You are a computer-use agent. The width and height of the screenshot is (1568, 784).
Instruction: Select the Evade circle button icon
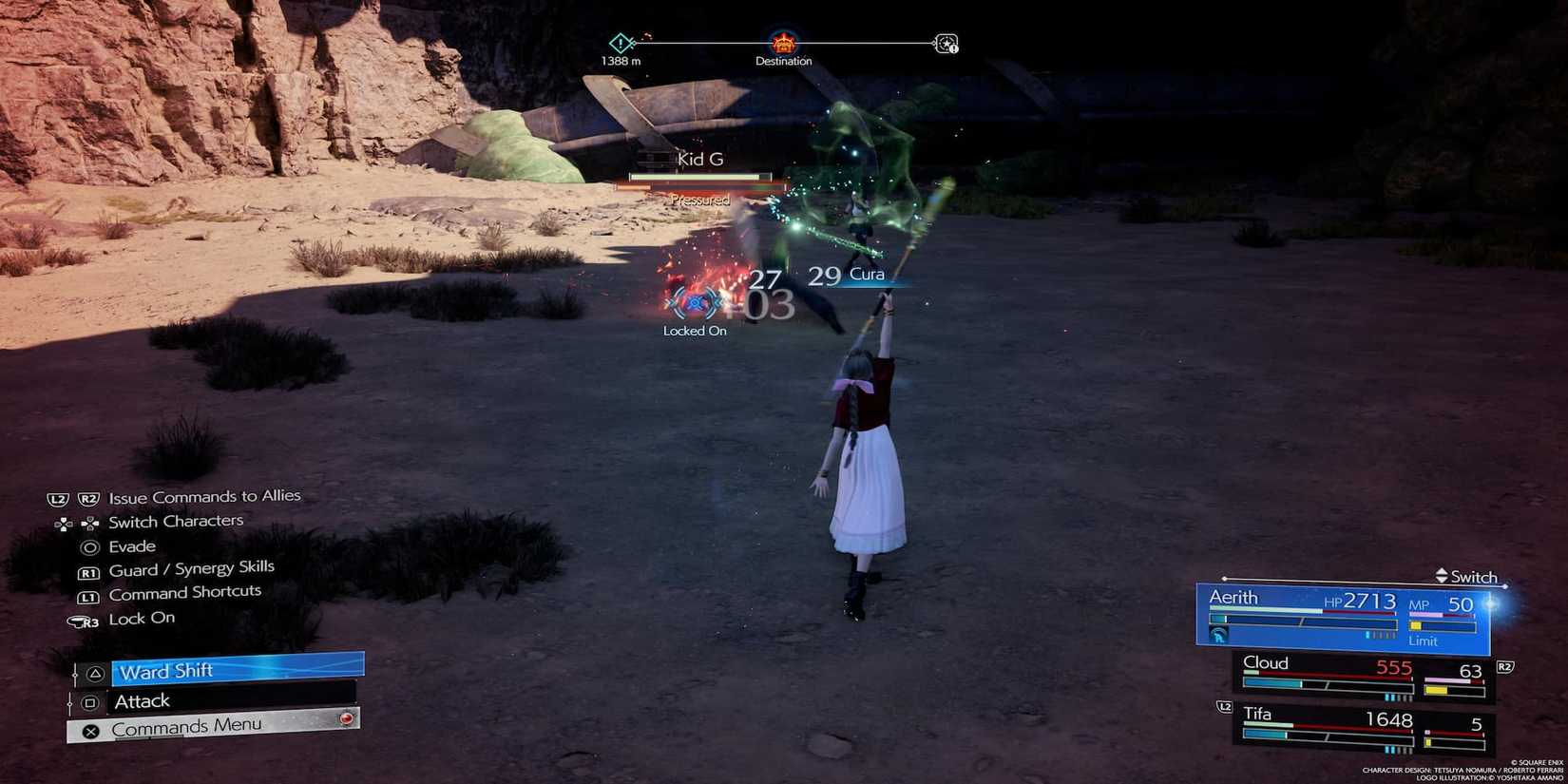[89, 546]
